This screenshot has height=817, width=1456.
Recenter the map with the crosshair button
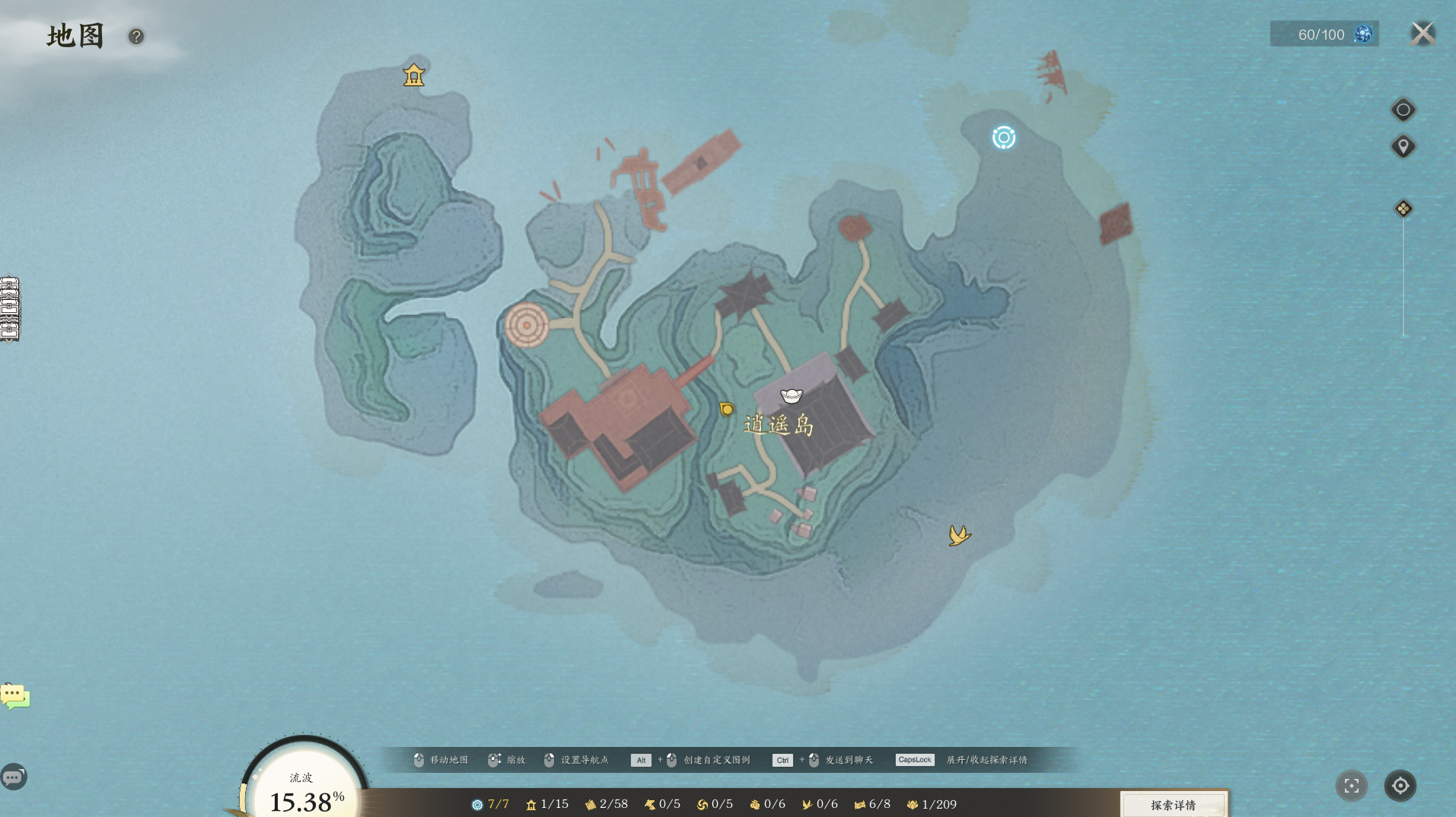click(x=1400, y=786)
